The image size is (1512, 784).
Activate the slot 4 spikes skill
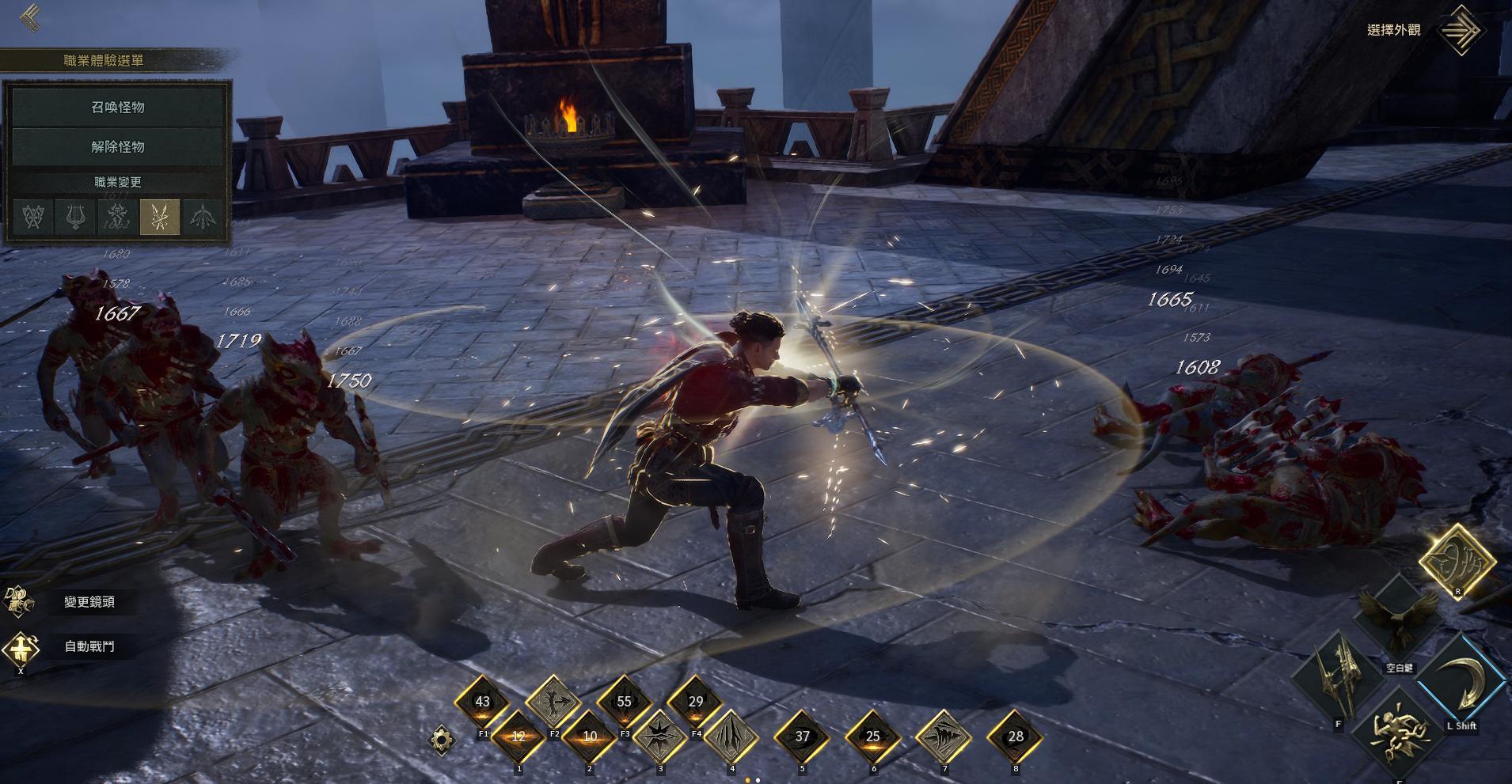pos(731,737)
